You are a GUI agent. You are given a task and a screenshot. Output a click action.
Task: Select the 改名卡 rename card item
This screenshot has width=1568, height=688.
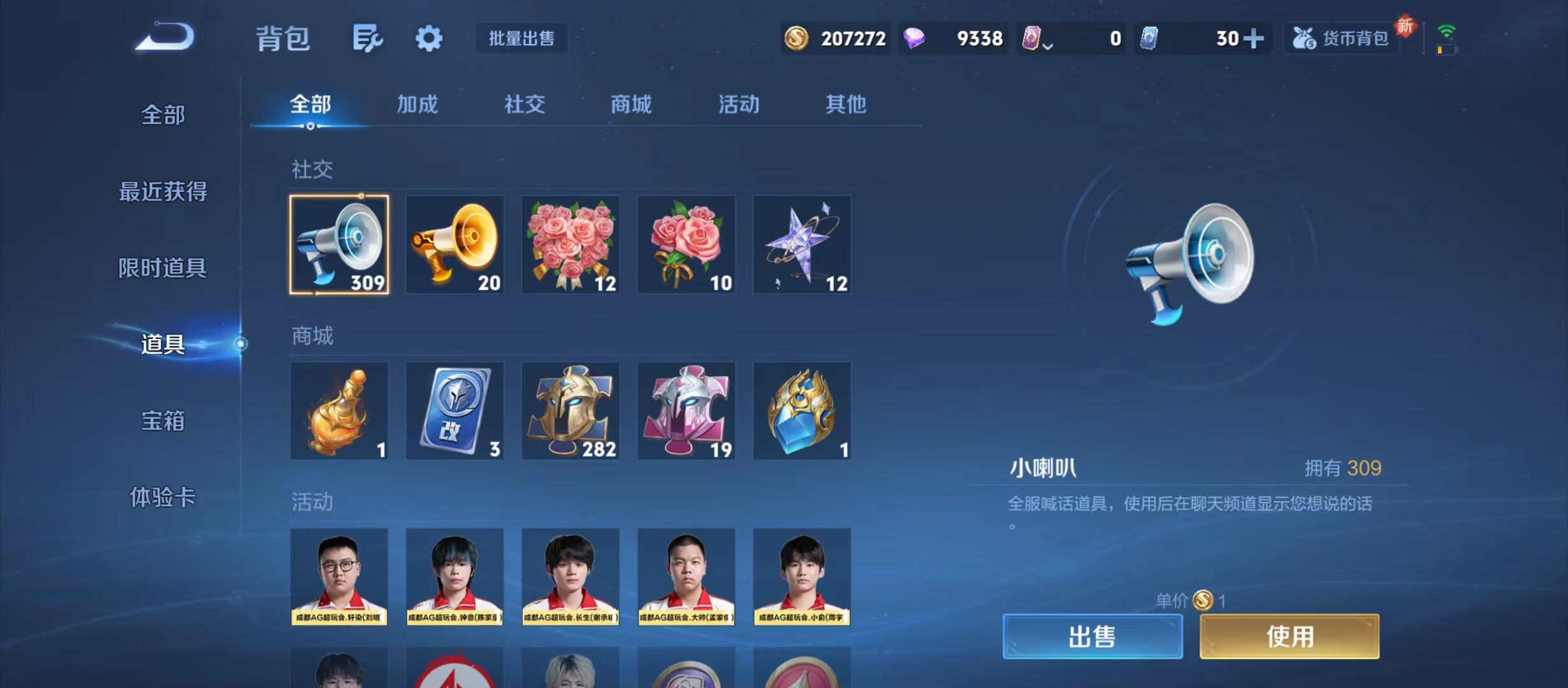(x=454, y=411)
